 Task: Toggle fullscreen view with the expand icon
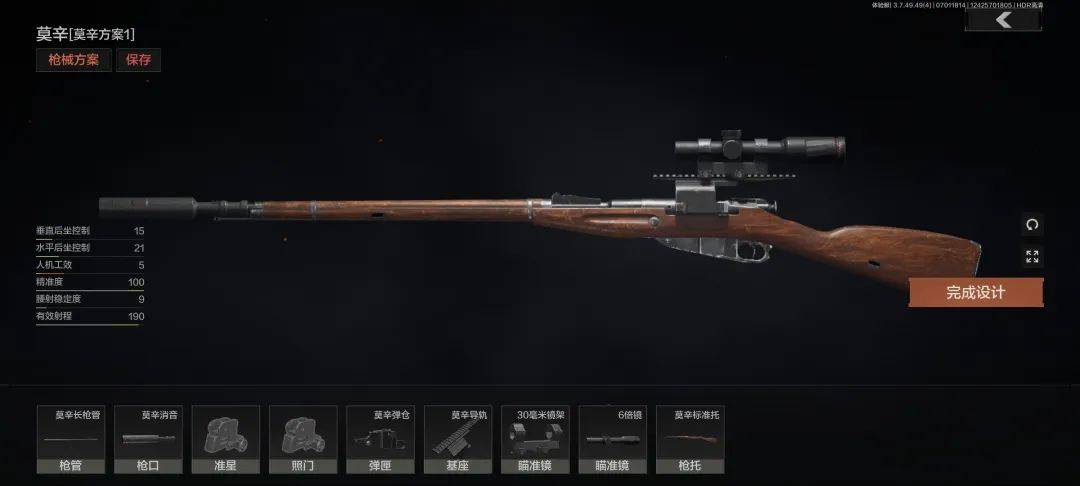[x=1032, y=257]
